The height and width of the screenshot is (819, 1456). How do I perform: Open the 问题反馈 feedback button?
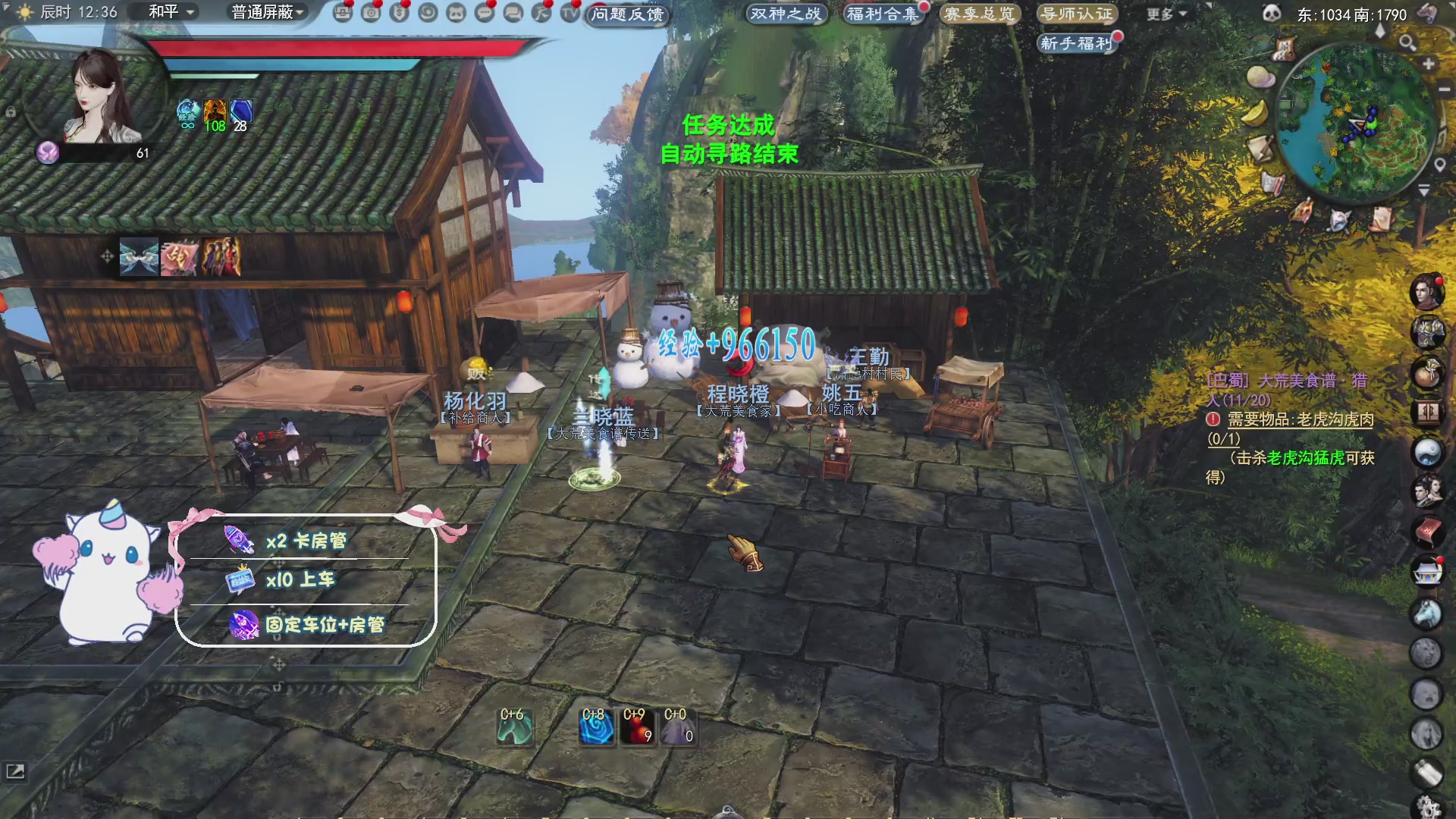coord(627,14)
